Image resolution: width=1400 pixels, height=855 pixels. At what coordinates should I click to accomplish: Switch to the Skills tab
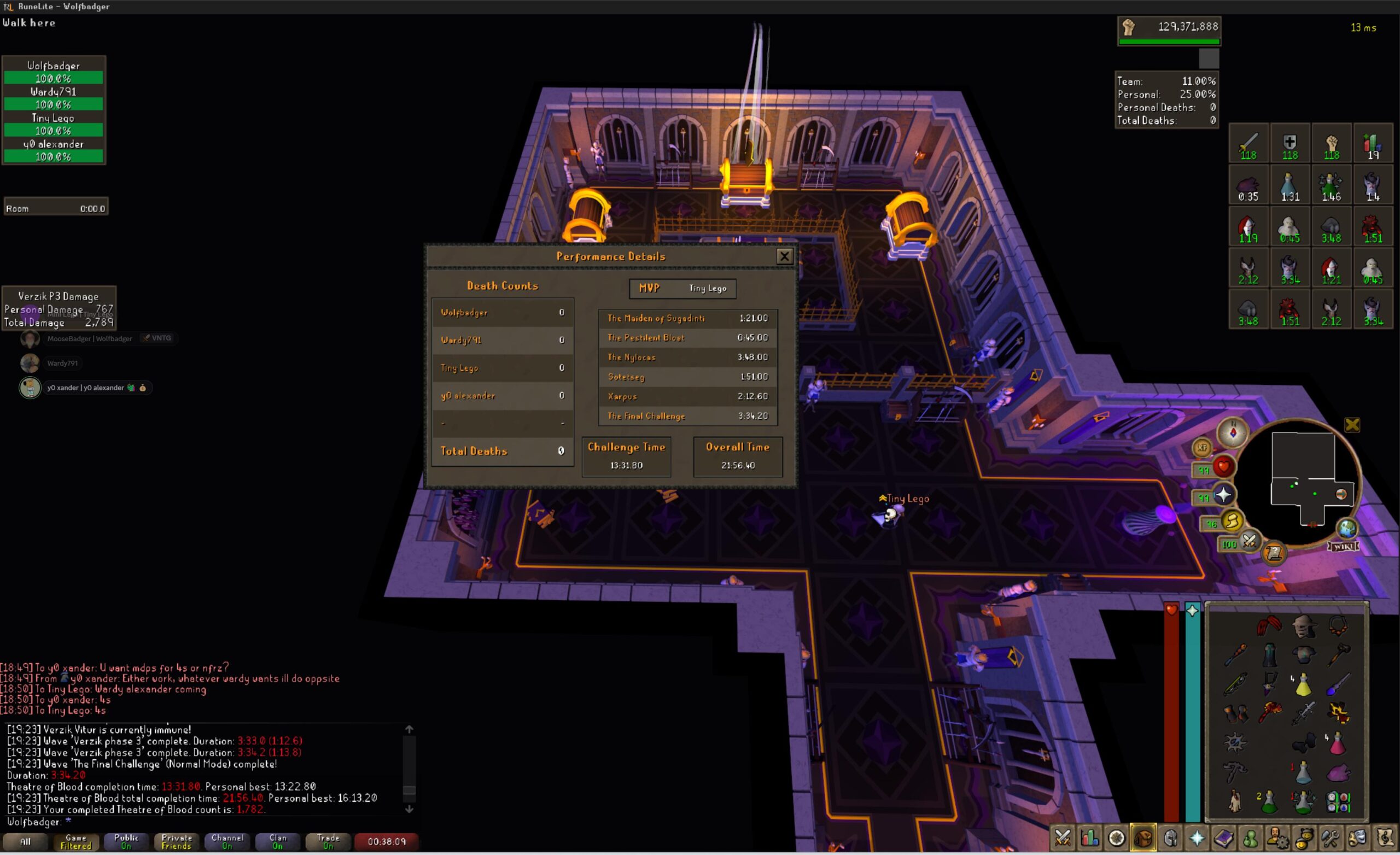click(x=1090, y=838)
